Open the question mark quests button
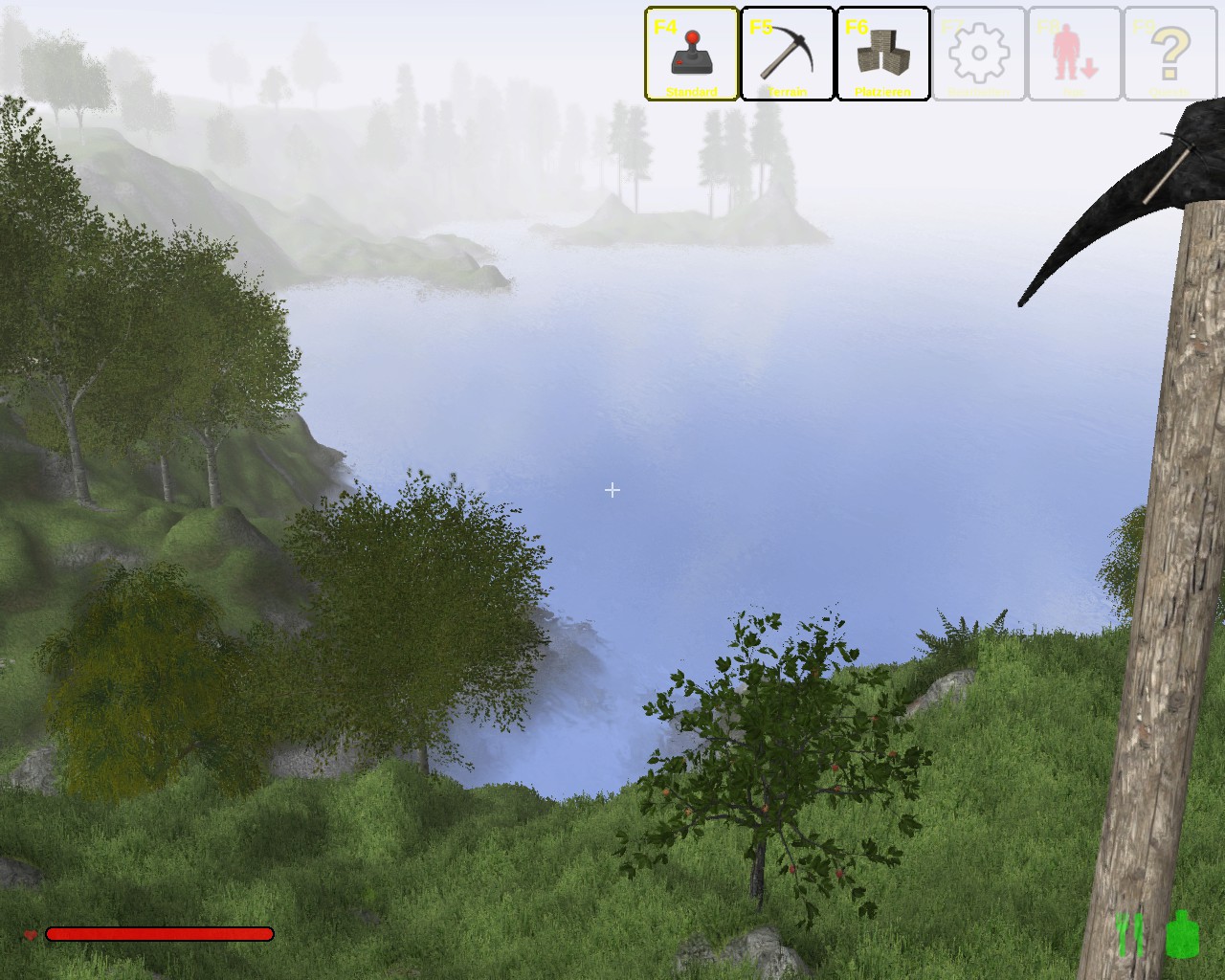Image resolution: width=1225 pixels, height=980 pixels. (1169, 54)
